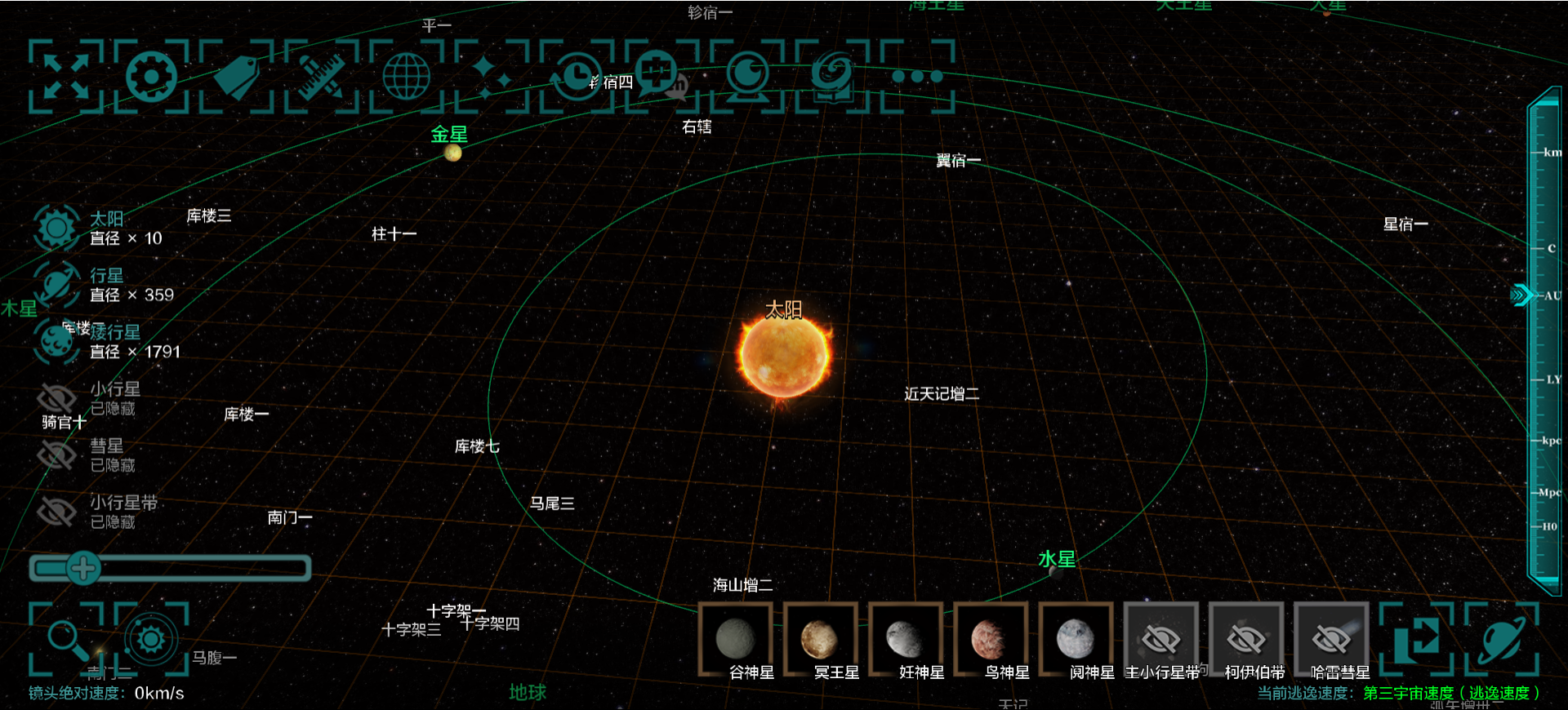This screenshot has height=710, width=1568.
Task: Click the sparkle effects icon in the toolbar
Action: [x=490, y=75]
